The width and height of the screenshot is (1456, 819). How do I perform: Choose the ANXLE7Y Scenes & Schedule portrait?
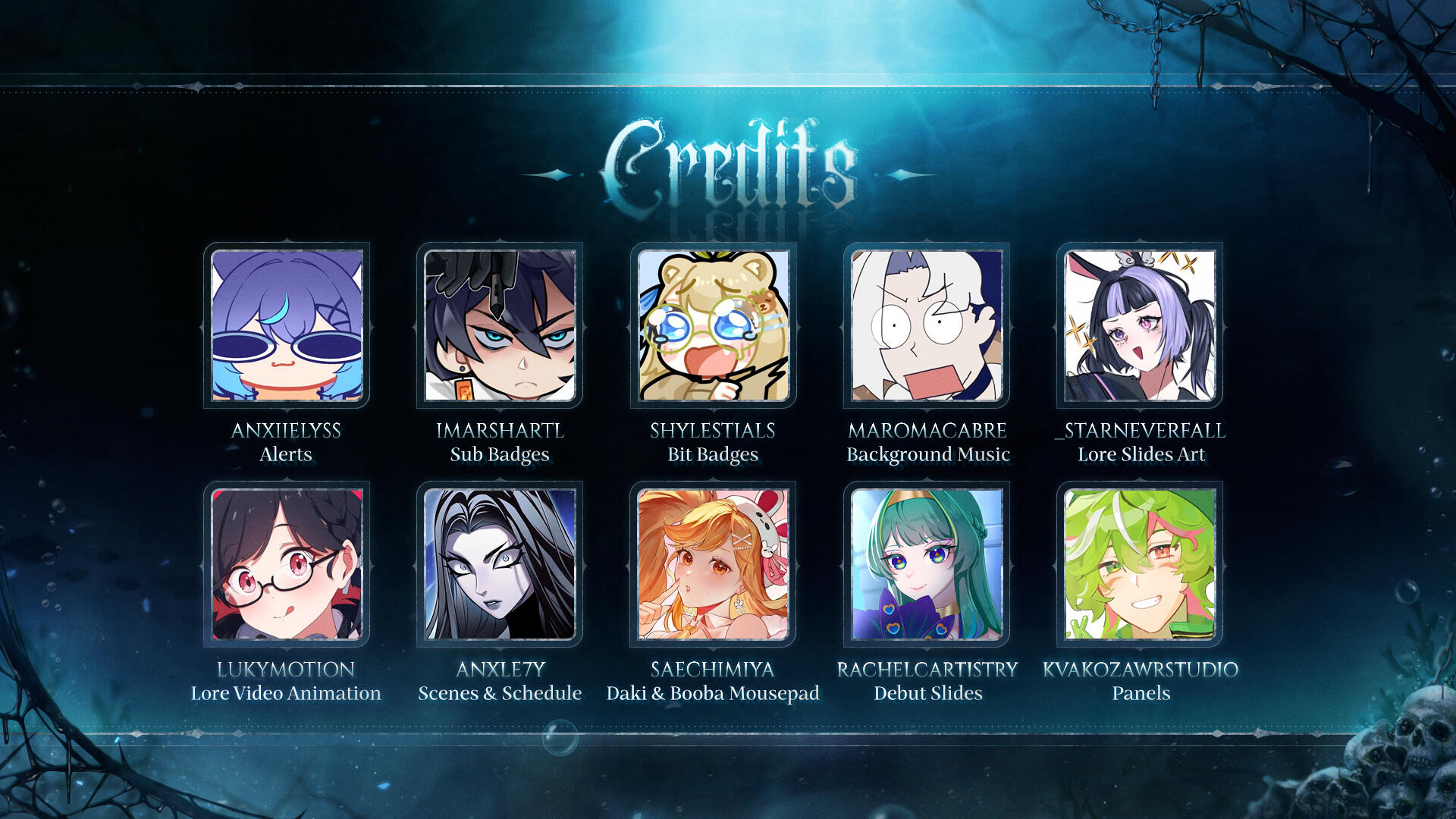click(x=500, y=564)
